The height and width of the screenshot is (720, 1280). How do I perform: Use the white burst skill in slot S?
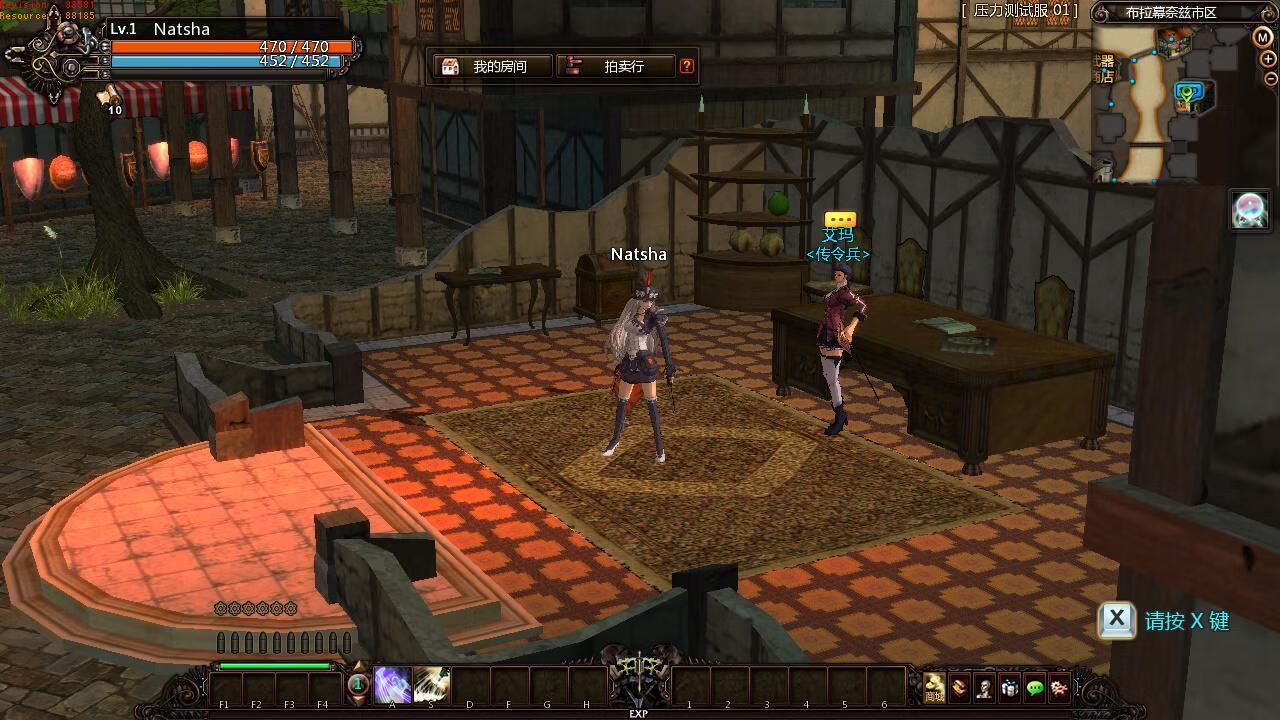tap(431, 685)
